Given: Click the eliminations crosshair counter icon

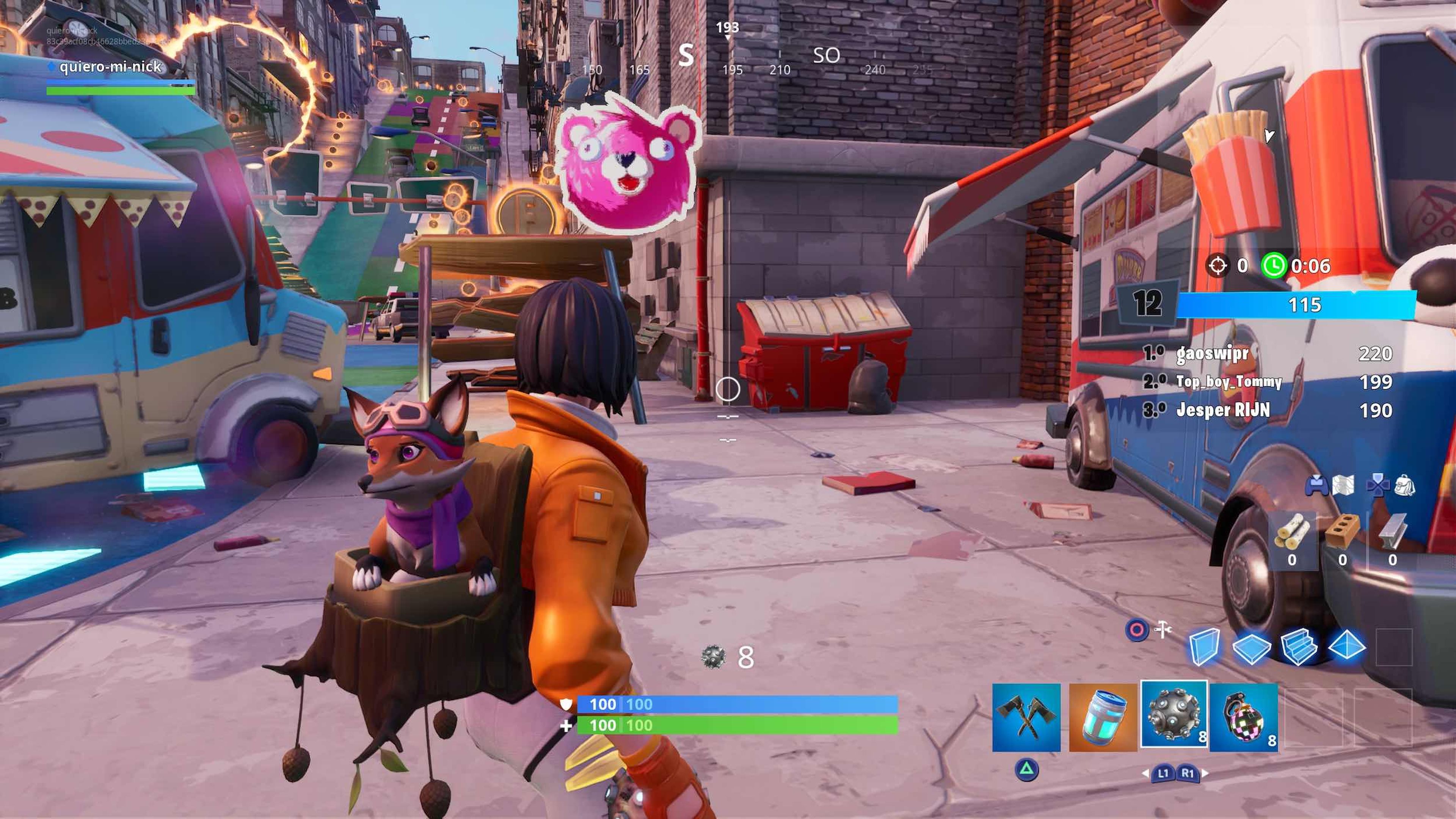Looking at the screenshot, I should click(1218, 266).
